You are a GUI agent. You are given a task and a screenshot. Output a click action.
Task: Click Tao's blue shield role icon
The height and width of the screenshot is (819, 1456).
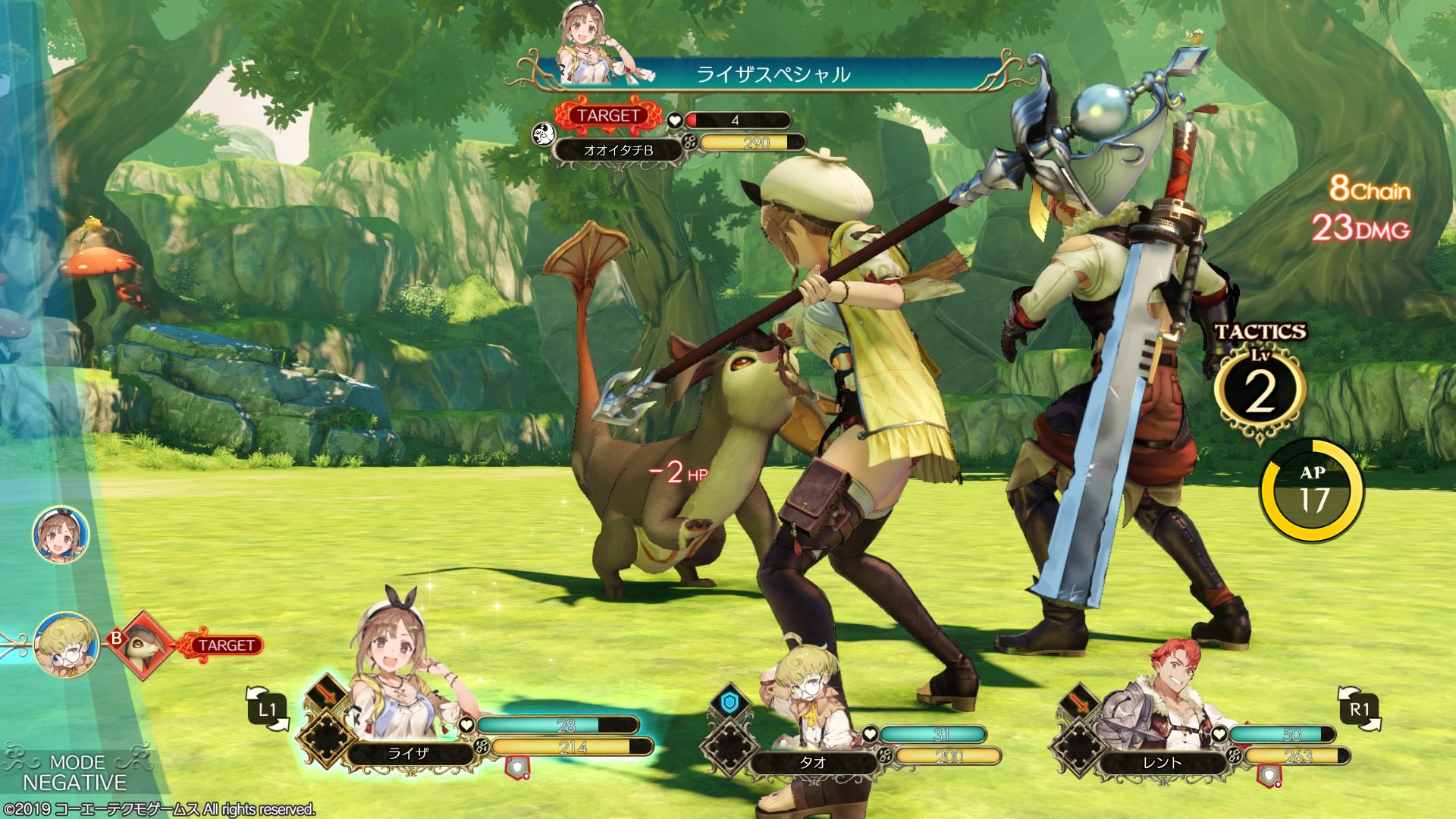click(x=729, y=703)
